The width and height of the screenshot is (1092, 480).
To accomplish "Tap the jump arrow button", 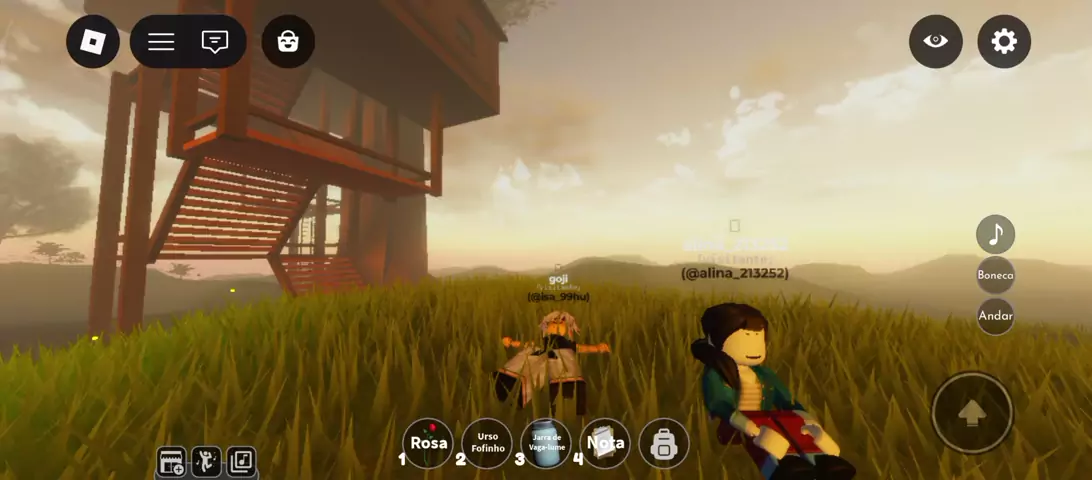I will 971,413.
